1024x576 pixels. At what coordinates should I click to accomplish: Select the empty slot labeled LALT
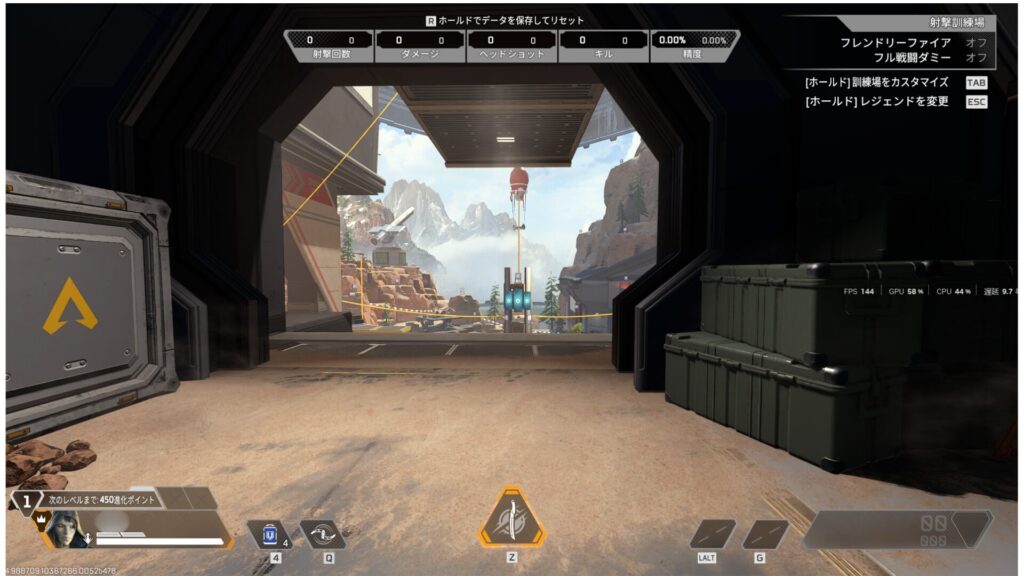tap(712, 534)
